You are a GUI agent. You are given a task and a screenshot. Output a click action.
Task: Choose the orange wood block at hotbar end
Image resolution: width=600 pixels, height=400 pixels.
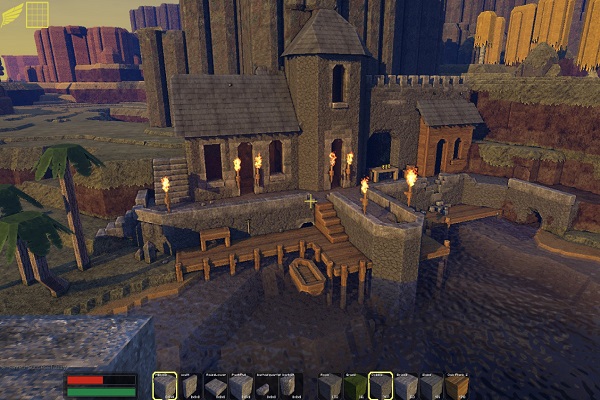455,385
